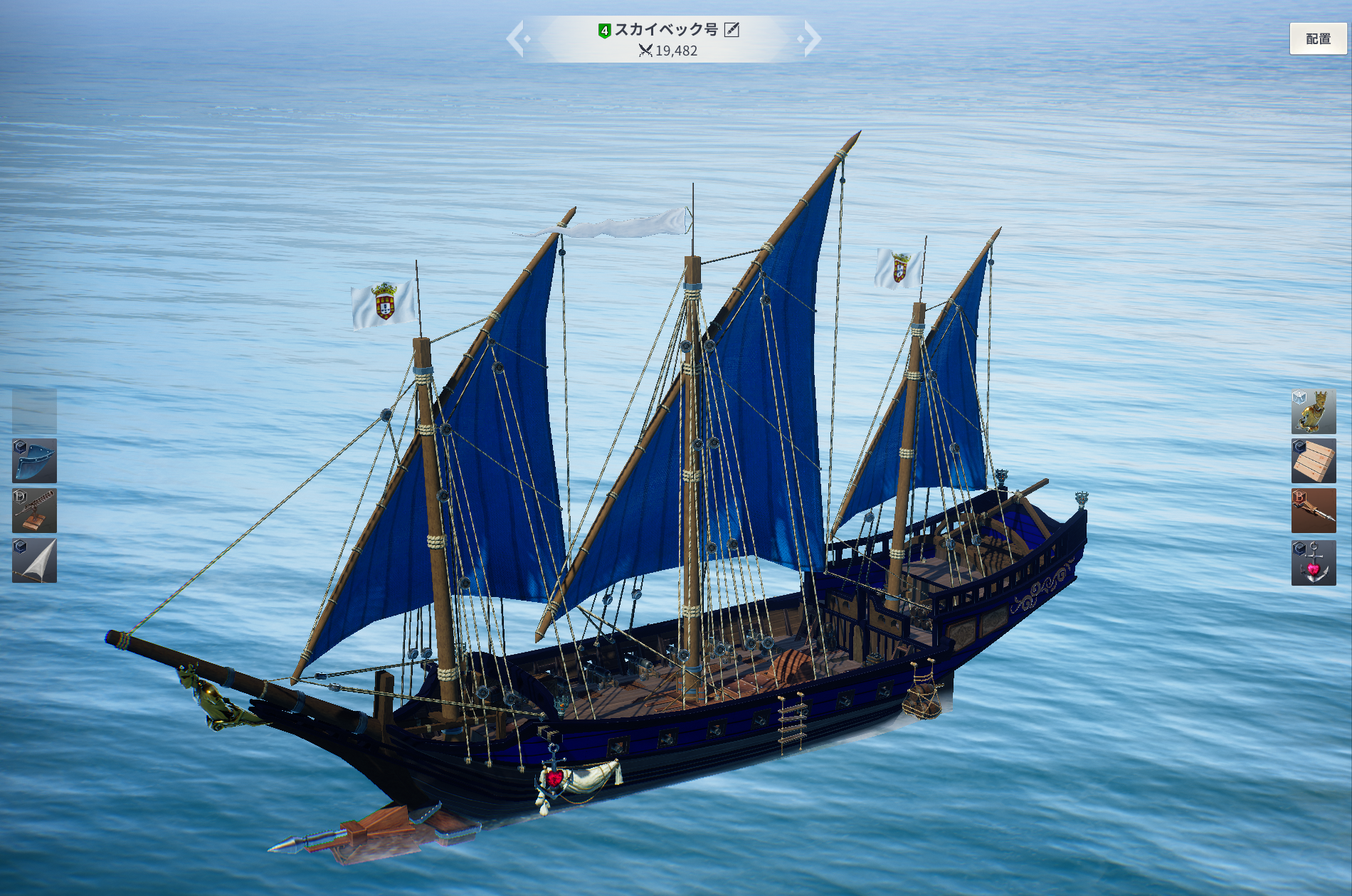
Task: Open the heart anchor equipment slot
Action: 1314,563
